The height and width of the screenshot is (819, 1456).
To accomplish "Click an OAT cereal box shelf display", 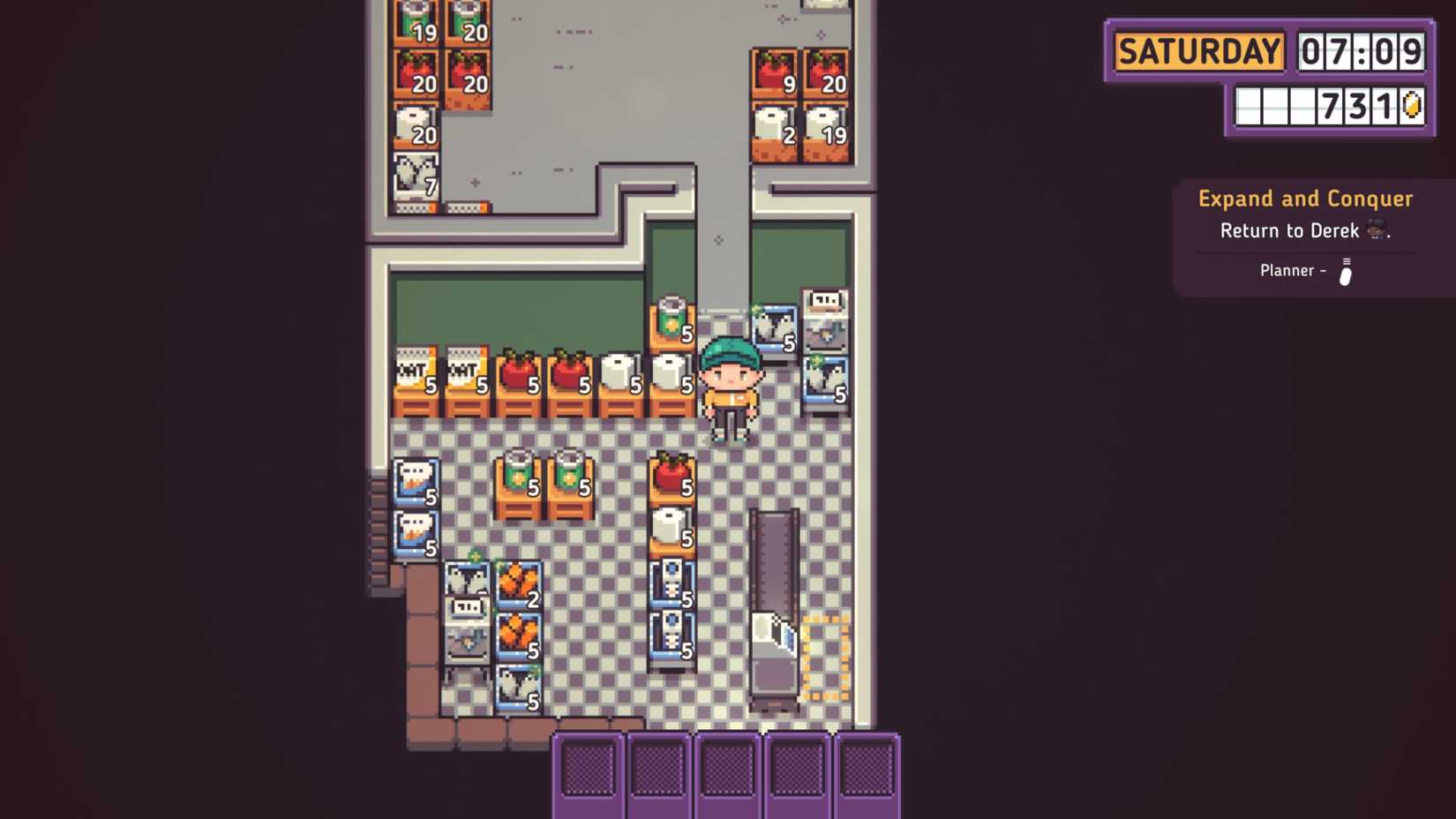I will pyautogui.click(x=415, y=375).
